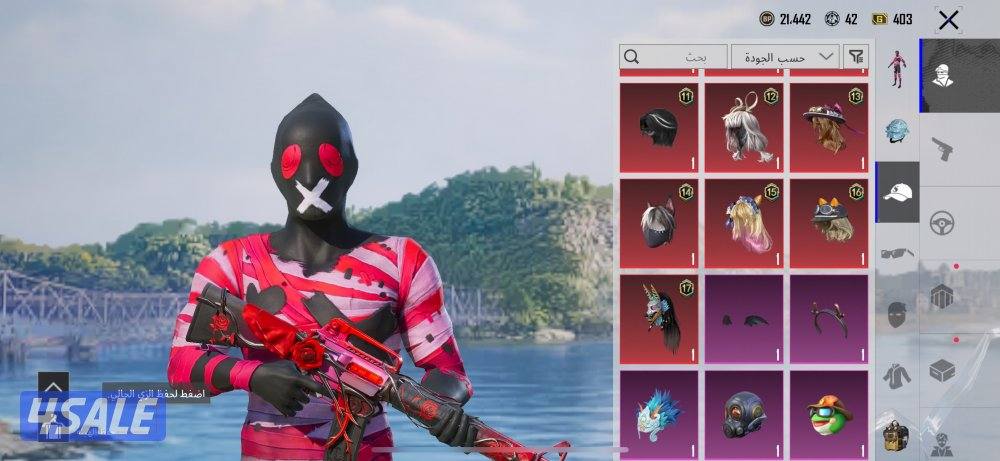Close the inventory with the X button
This screenshot has height=461, width=1000.
pyautogui.click(x=948, y=19)
